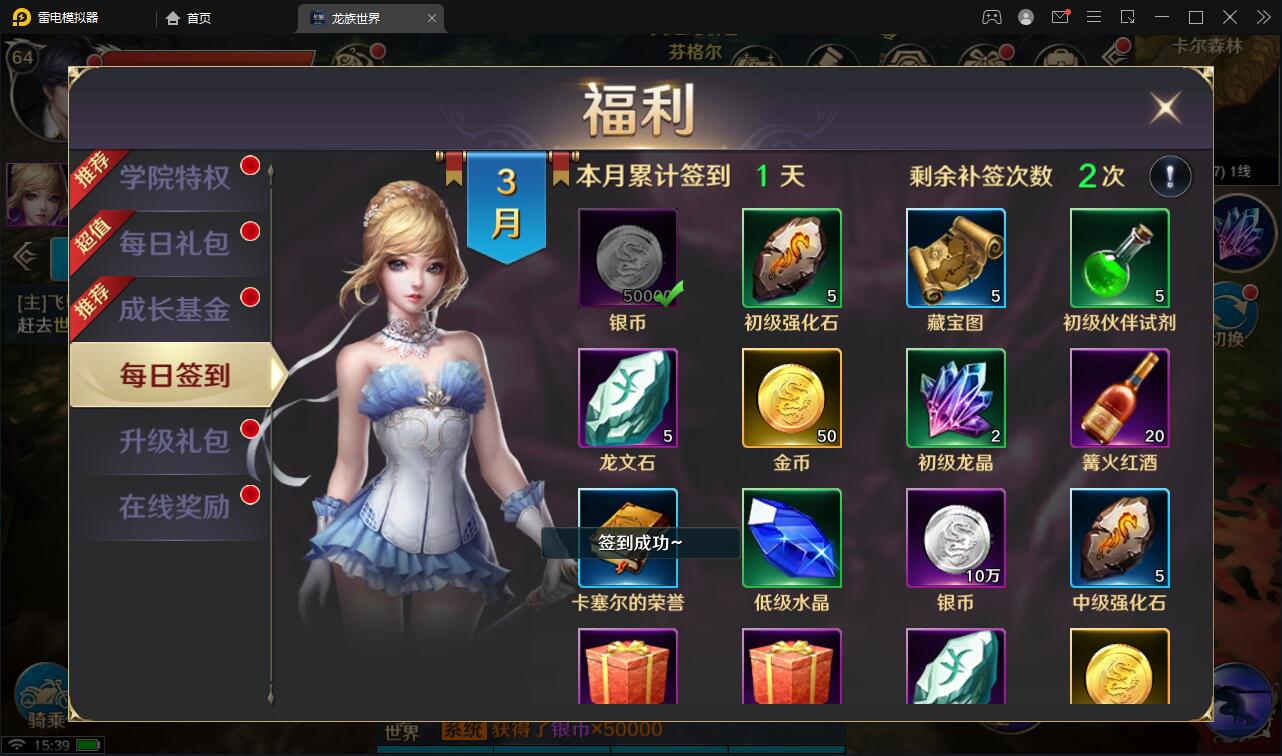Claim the 金币 gold coin reward icon
The image size is (1282, 756).
[791, 398]
